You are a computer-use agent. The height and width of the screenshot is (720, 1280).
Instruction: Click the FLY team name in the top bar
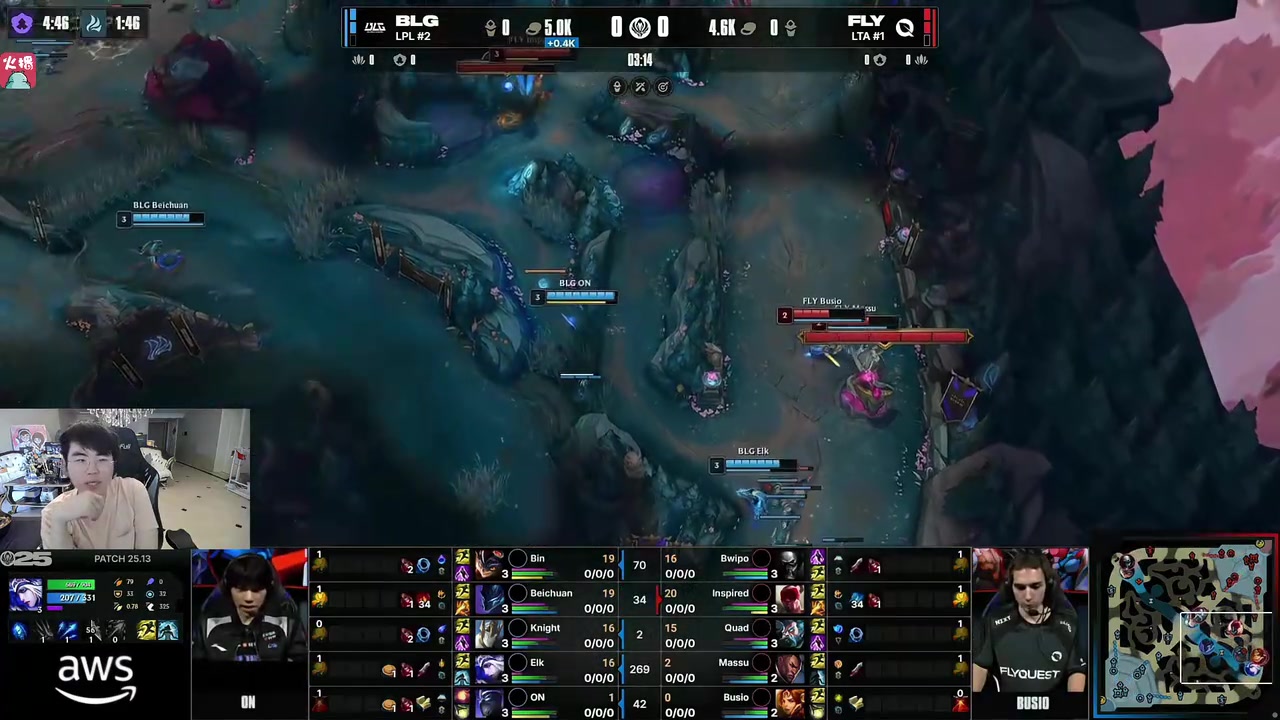[865, 21]
